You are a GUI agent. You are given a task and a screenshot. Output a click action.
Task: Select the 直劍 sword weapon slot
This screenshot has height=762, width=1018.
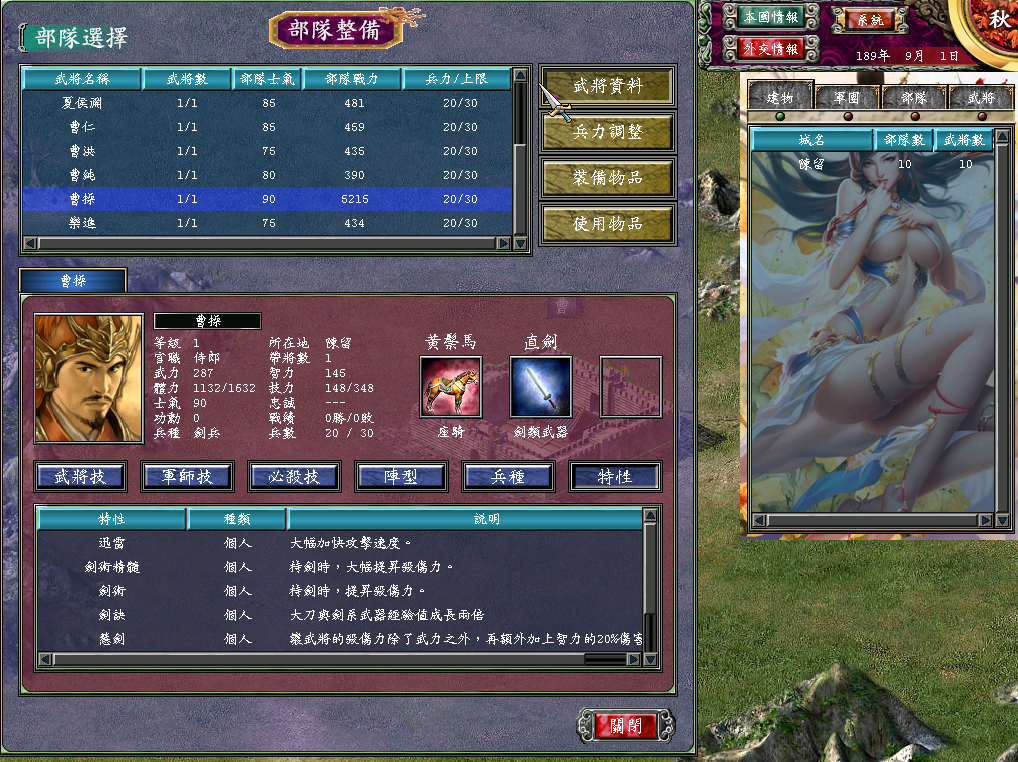541,386
